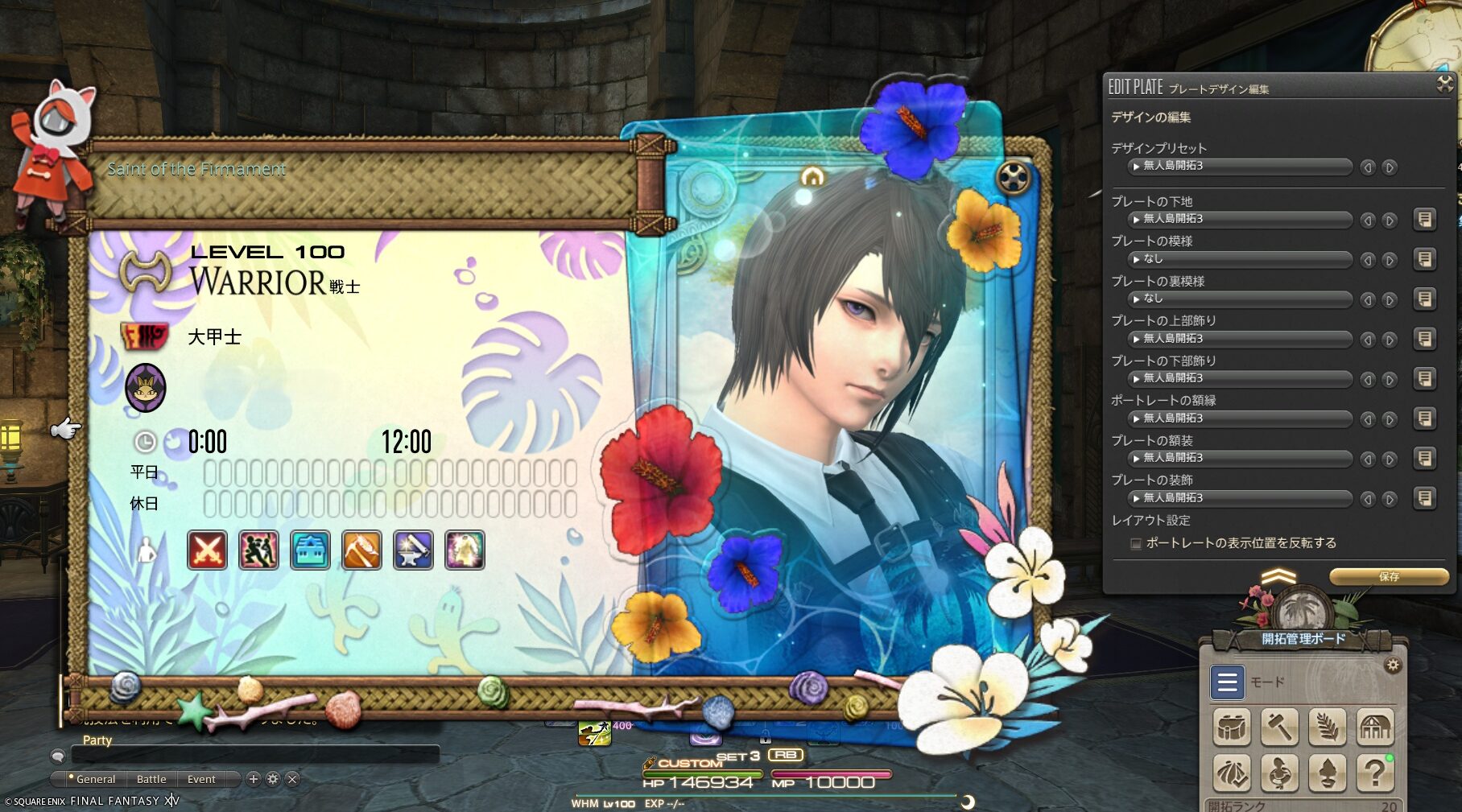Click the crossed swords activity icon
Viewport: 1462px width, 812px height.
[207, 551]
